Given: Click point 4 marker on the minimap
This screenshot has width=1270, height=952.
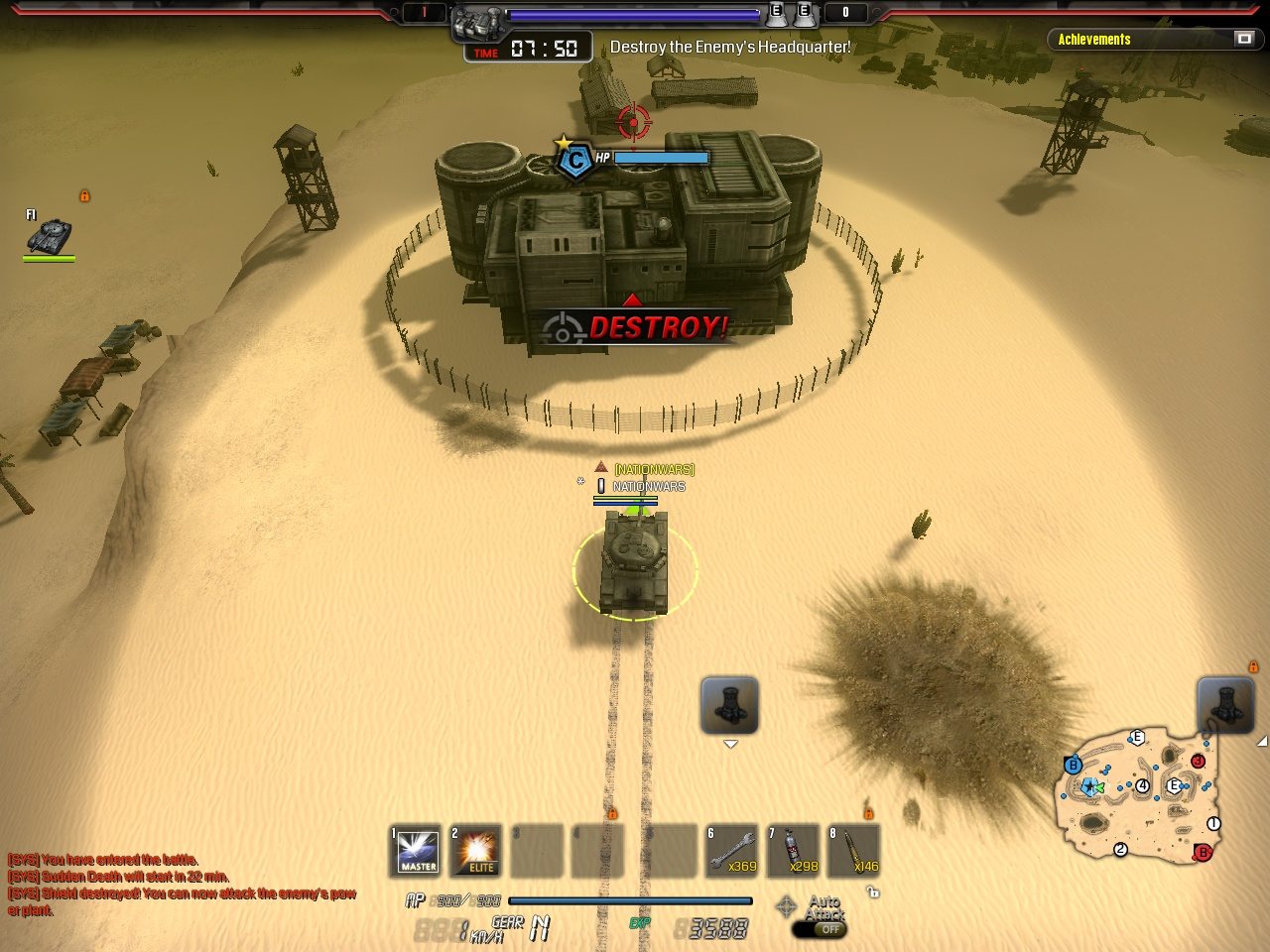Looking at the screenshot, I should click(1143, 786).
